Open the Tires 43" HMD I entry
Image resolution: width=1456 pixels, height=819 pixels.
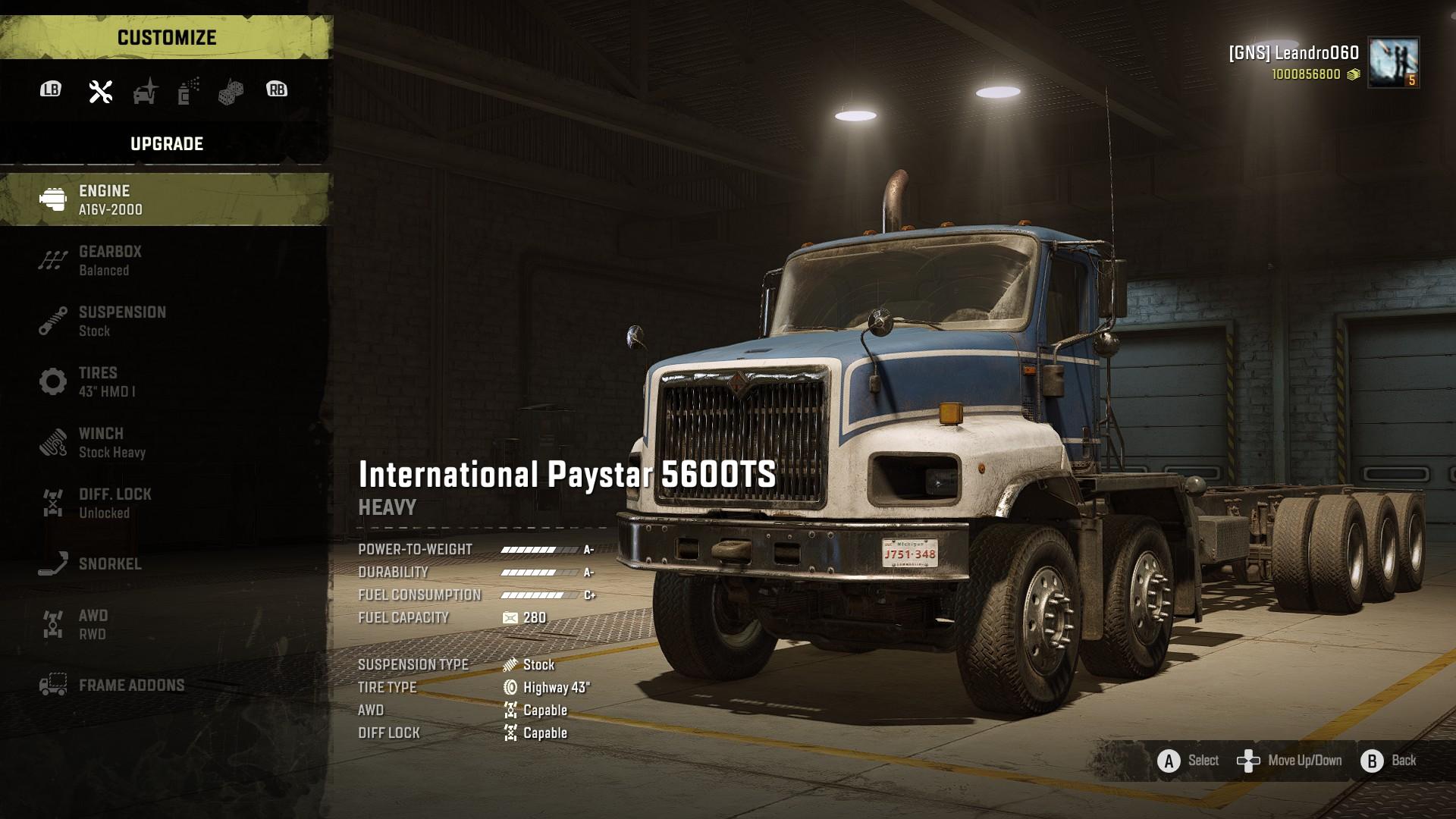[x=165, y=381]
